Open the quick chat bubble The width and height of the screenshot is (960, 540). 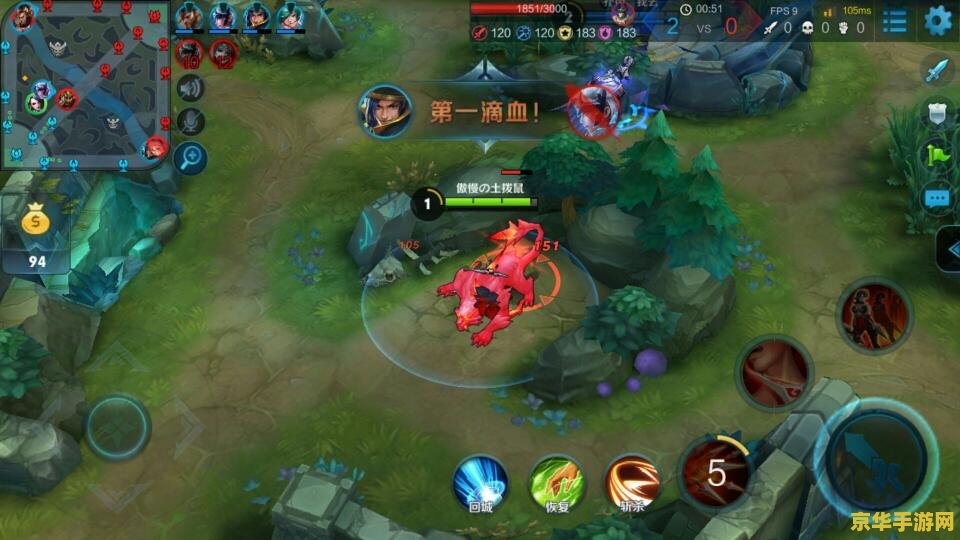click(x=936, y=198)
